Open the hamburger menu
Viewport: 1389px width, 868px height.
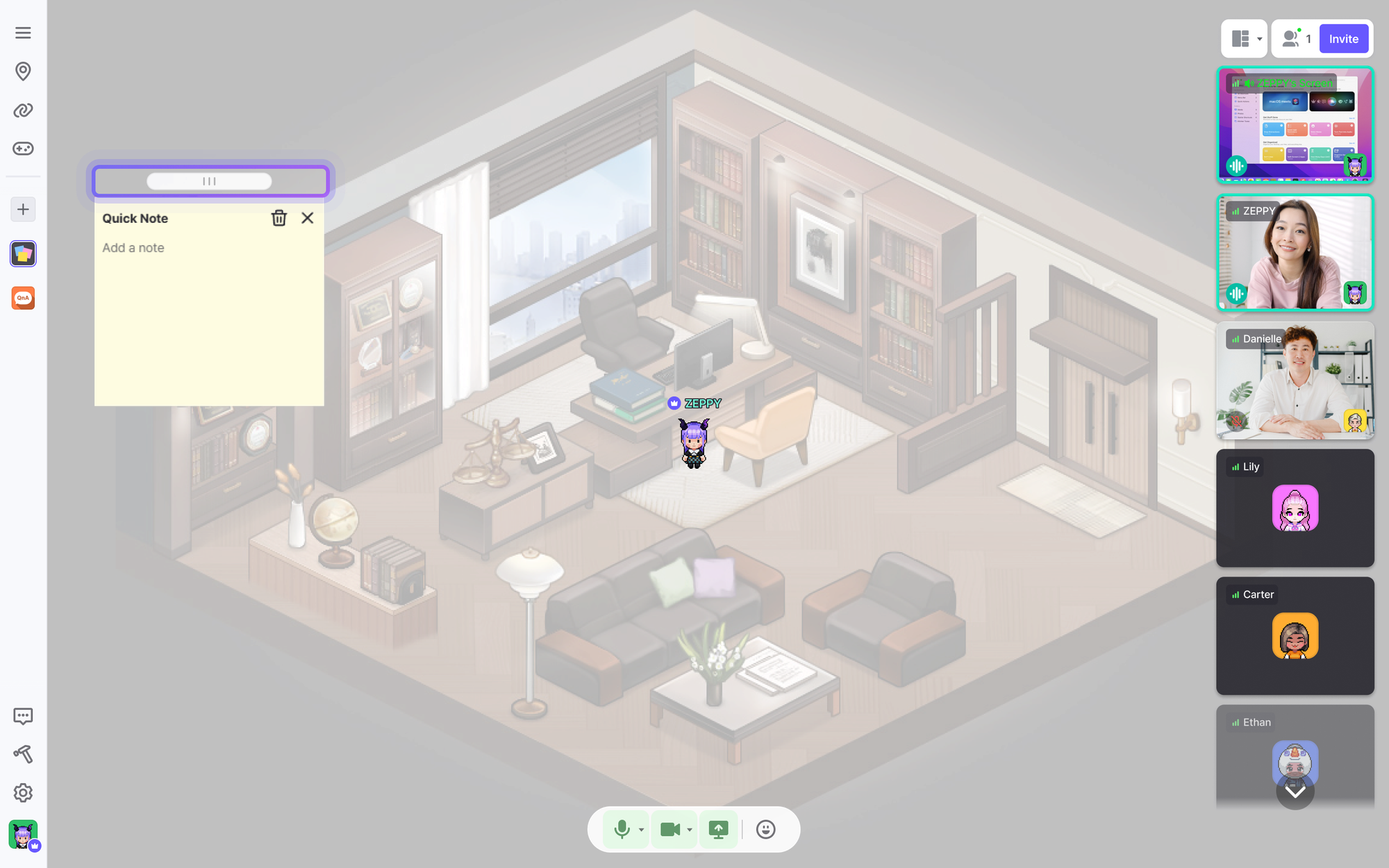pos(23,33)
